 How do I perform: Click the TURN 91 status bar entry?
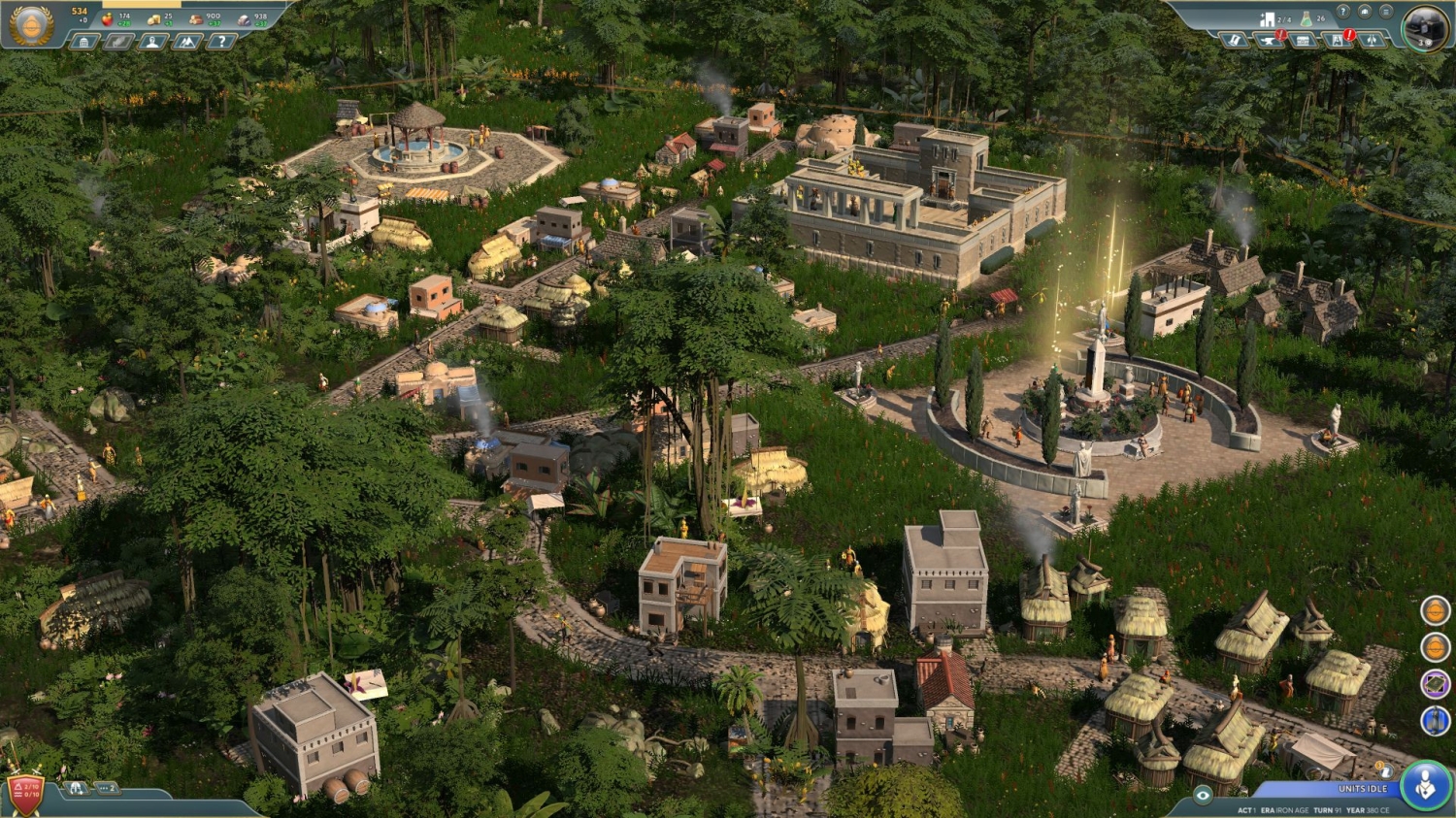coord(1328,809)
